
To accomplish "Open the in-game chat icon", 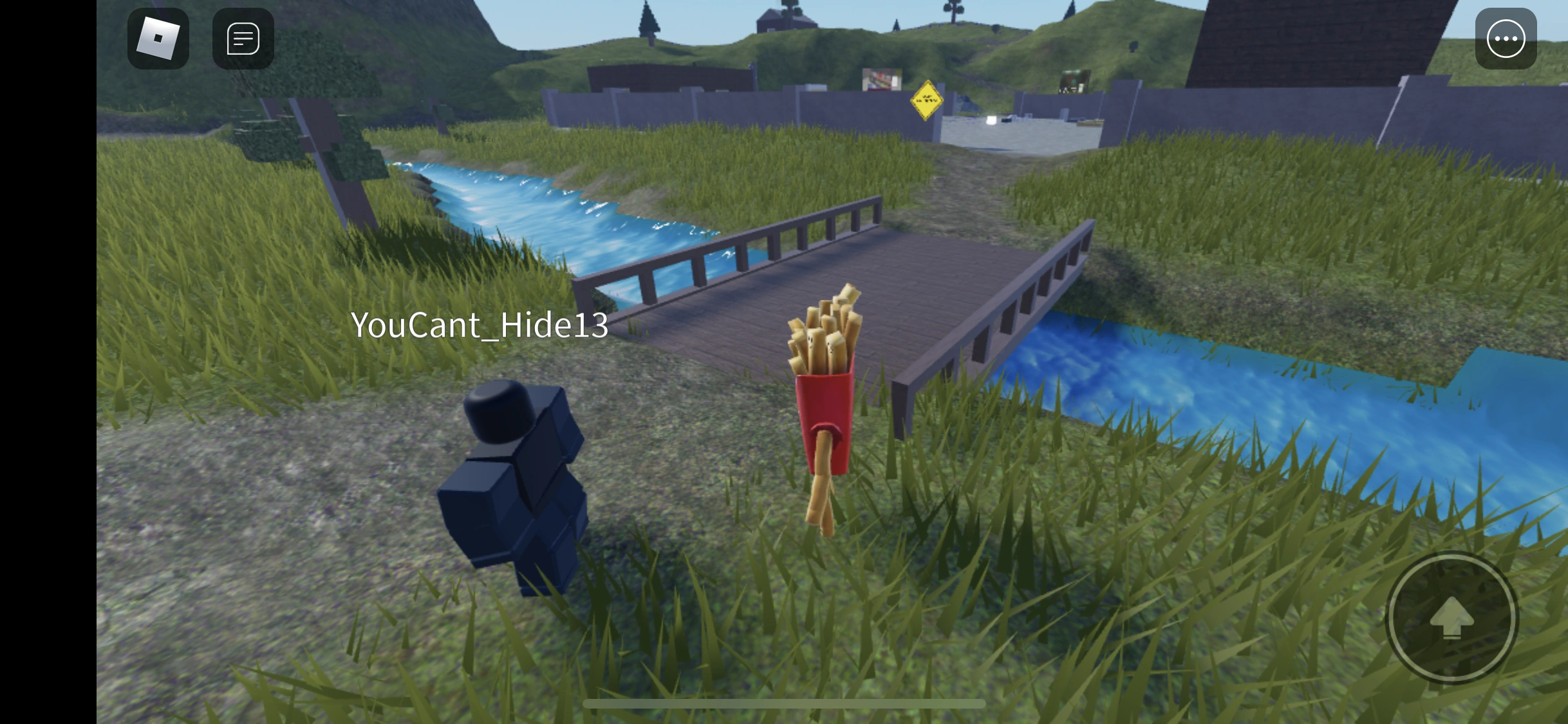I will click(x=242, y=37).
